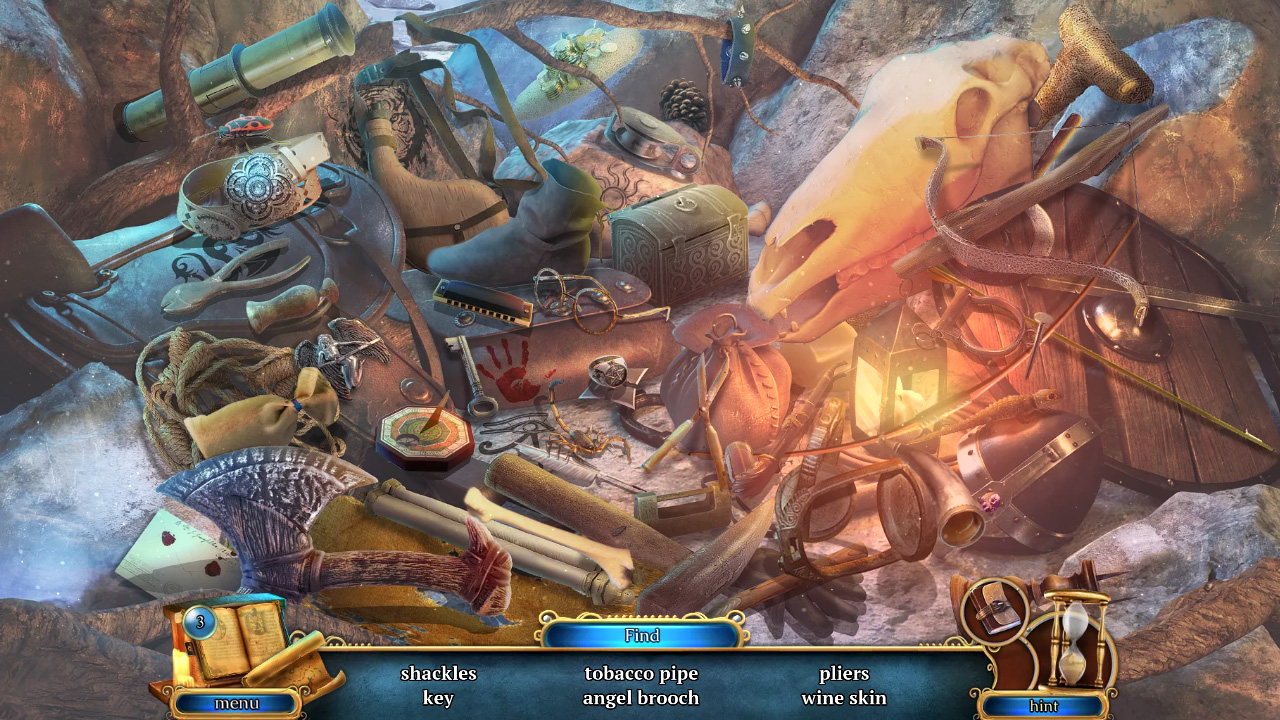1280x720 pixels.
Task: Click the word 'tobacco pipe' in the list
Action: pos(643,673)
